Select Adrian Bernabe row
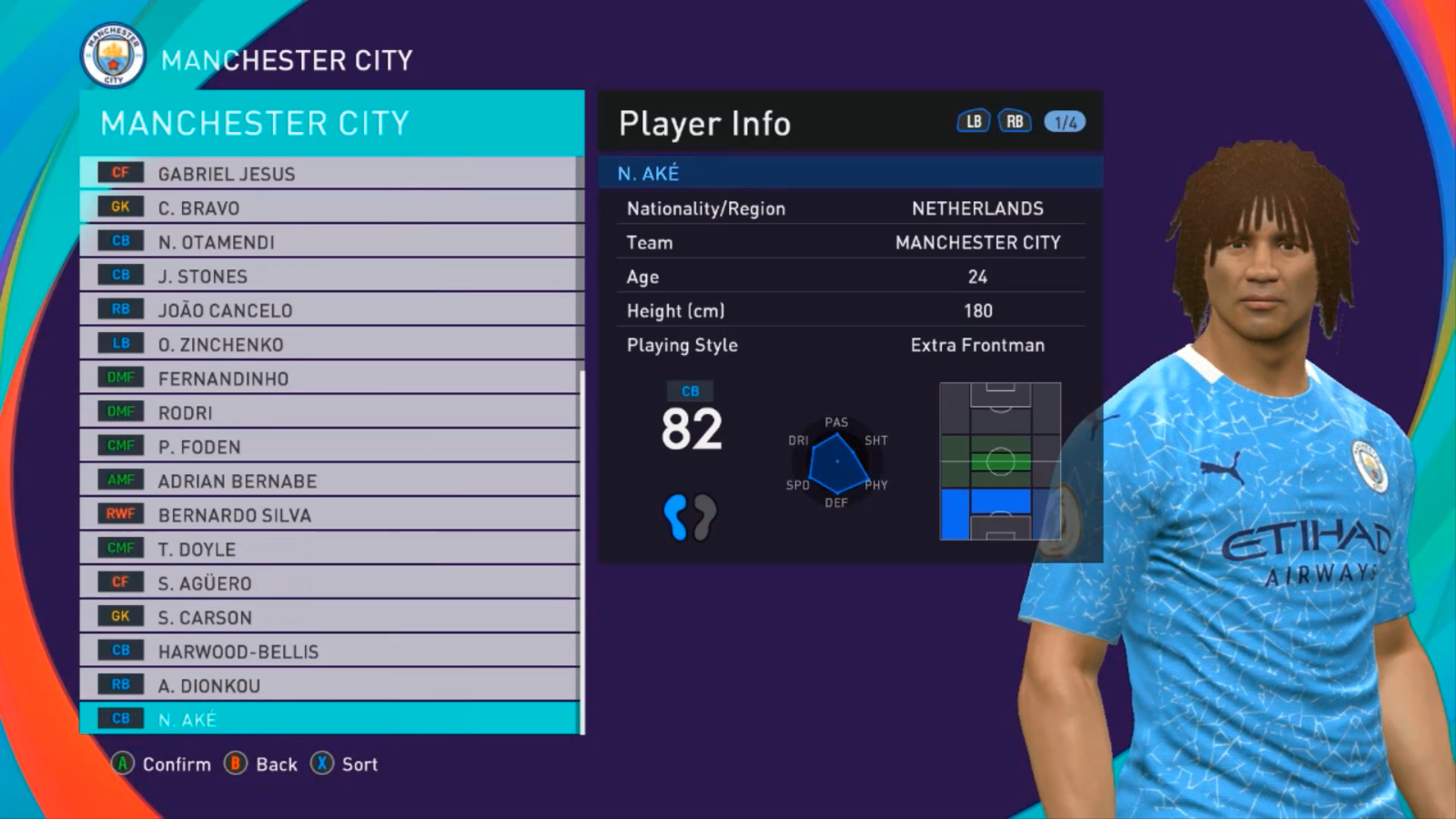1456x819 pixels. (328, 480)
